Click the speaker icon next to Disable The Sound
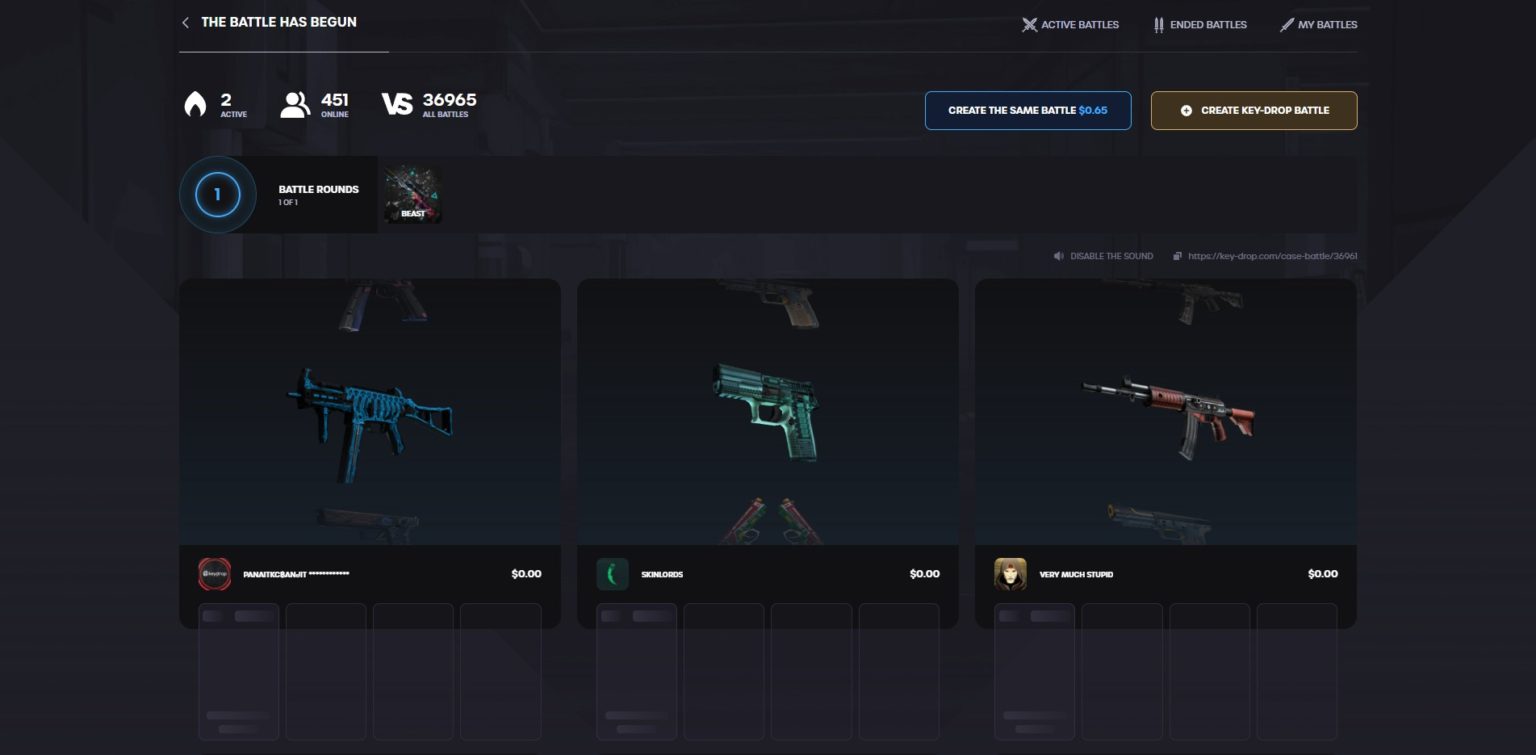The height and width of the screenshot is (755, 1536). coord(1059,256)
